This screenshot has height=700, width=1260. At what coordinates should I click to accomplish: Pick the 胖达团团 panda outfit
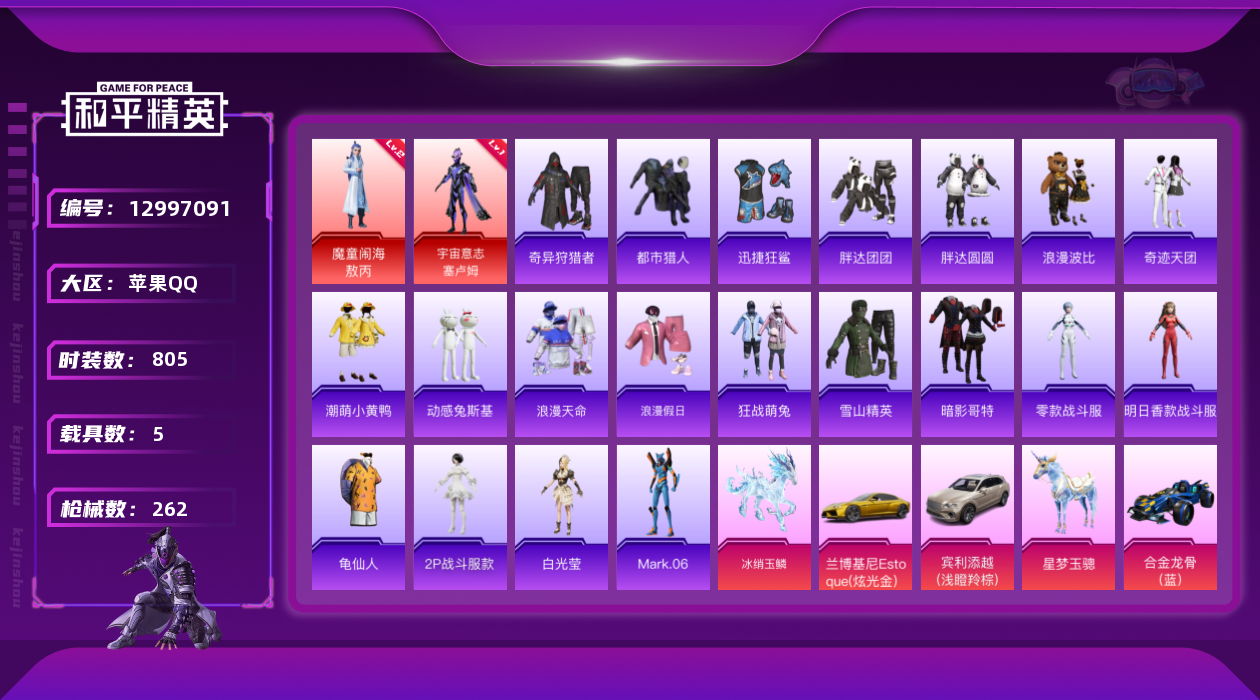[x=865, y=211]
